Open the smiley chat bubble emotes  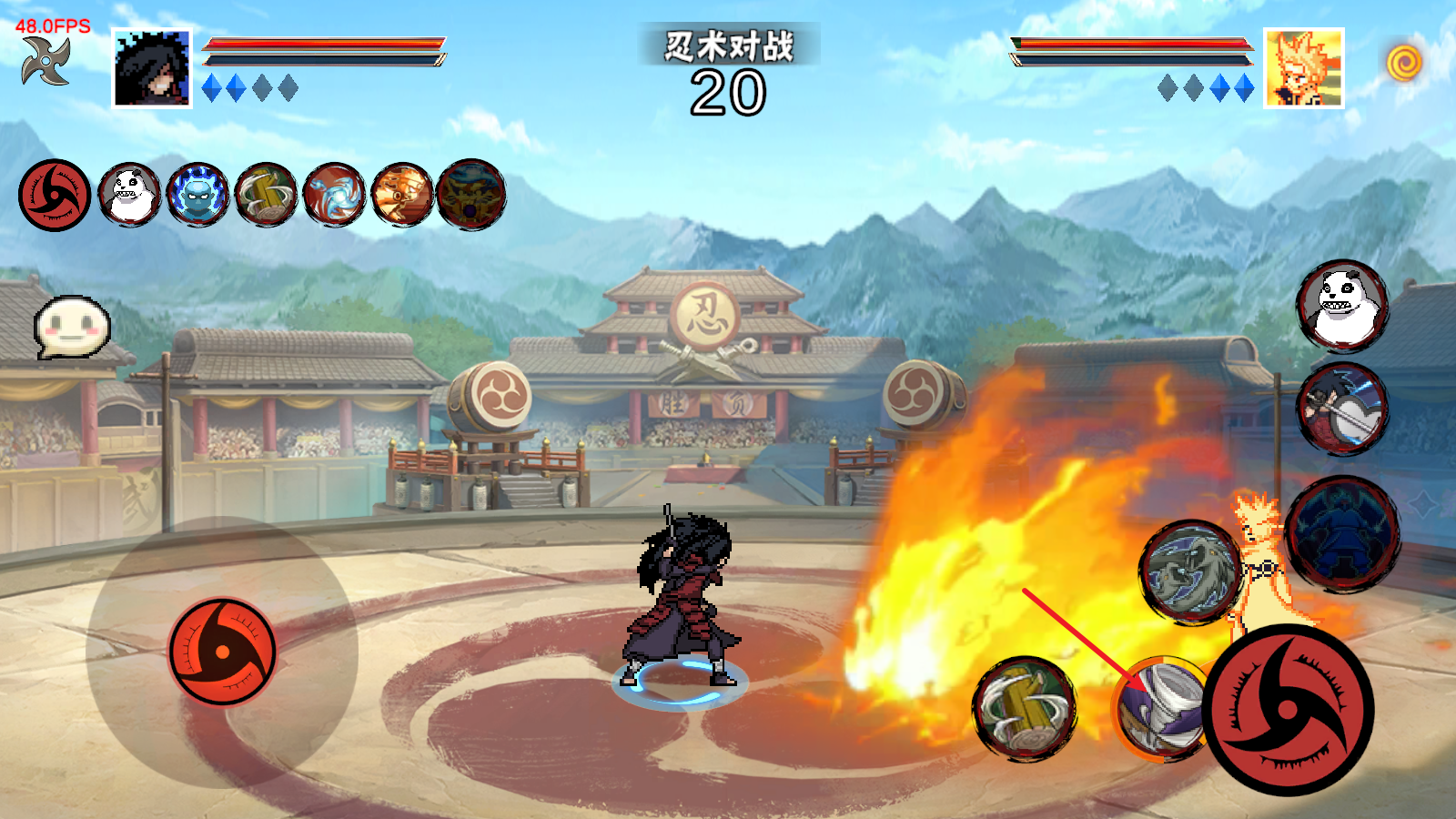pos(72,326)
